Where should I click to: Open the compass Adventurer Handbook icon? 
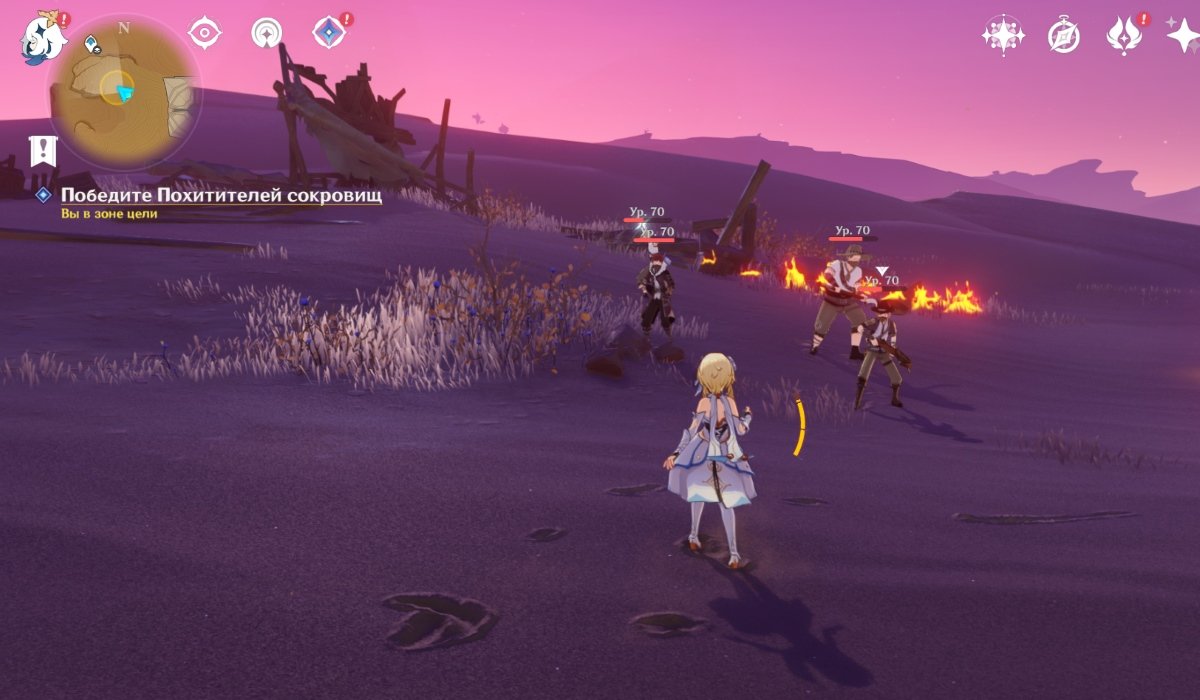[1063, 36]
